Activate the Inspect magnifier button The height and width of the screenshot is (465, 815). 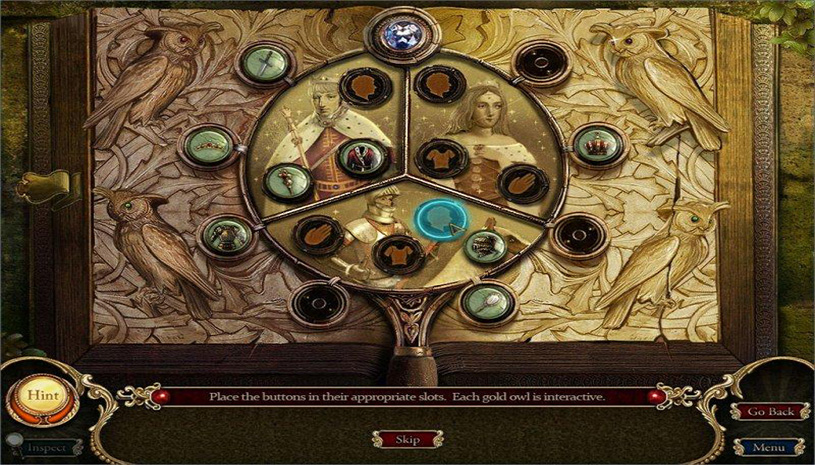[40, 447]
